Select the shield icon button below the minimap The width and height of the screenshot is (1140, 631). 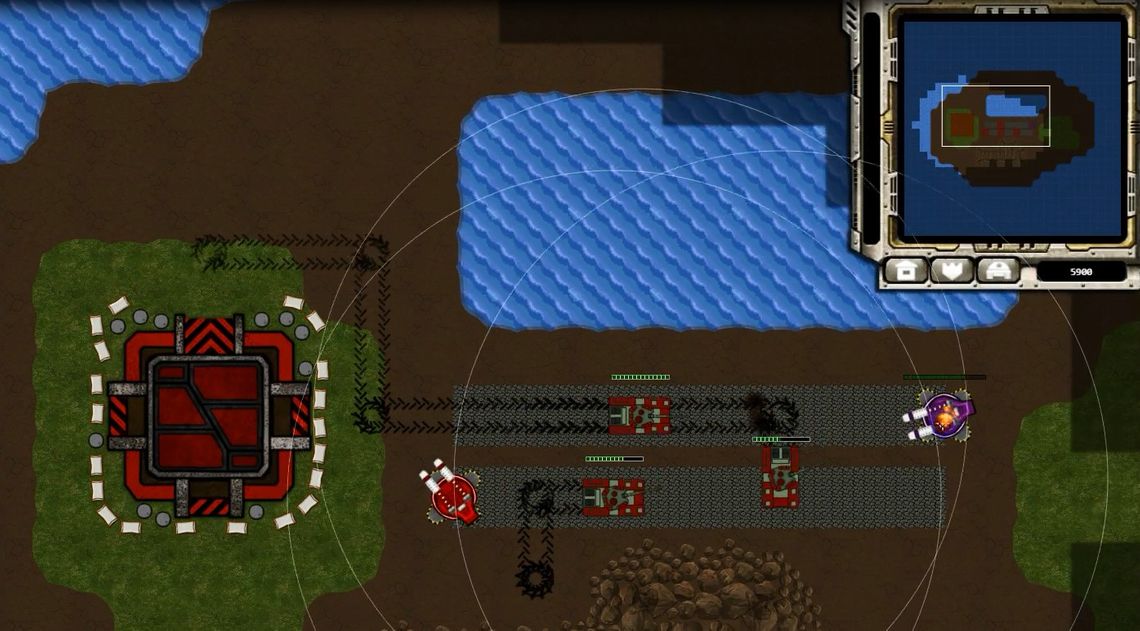[x=952, y=270]
